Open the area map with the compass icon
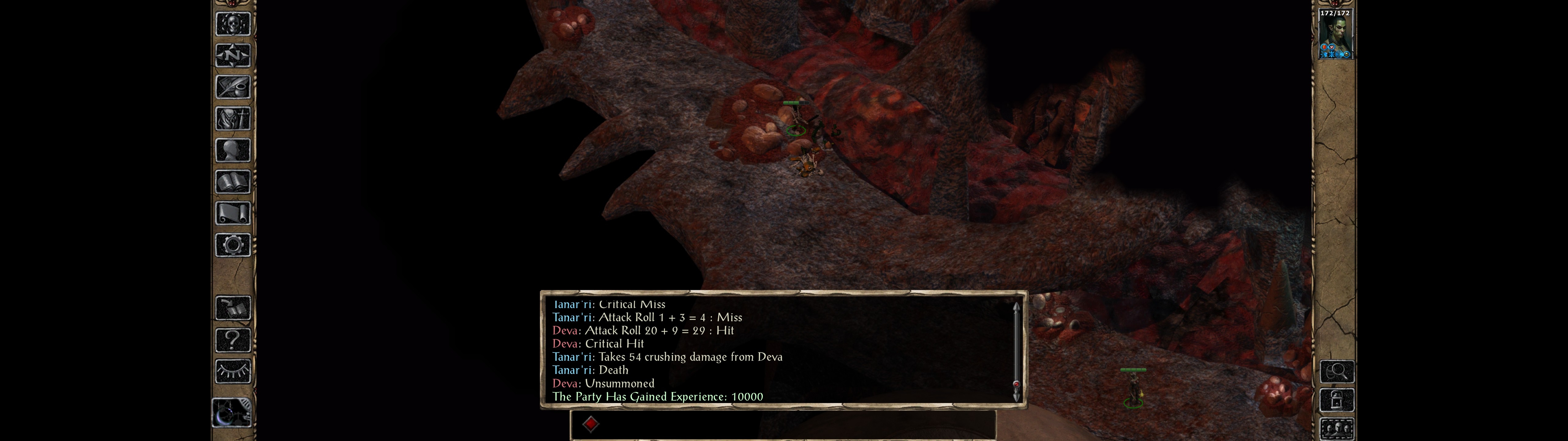Screen dimensions: 1568x441 click(x=233, y=56)
